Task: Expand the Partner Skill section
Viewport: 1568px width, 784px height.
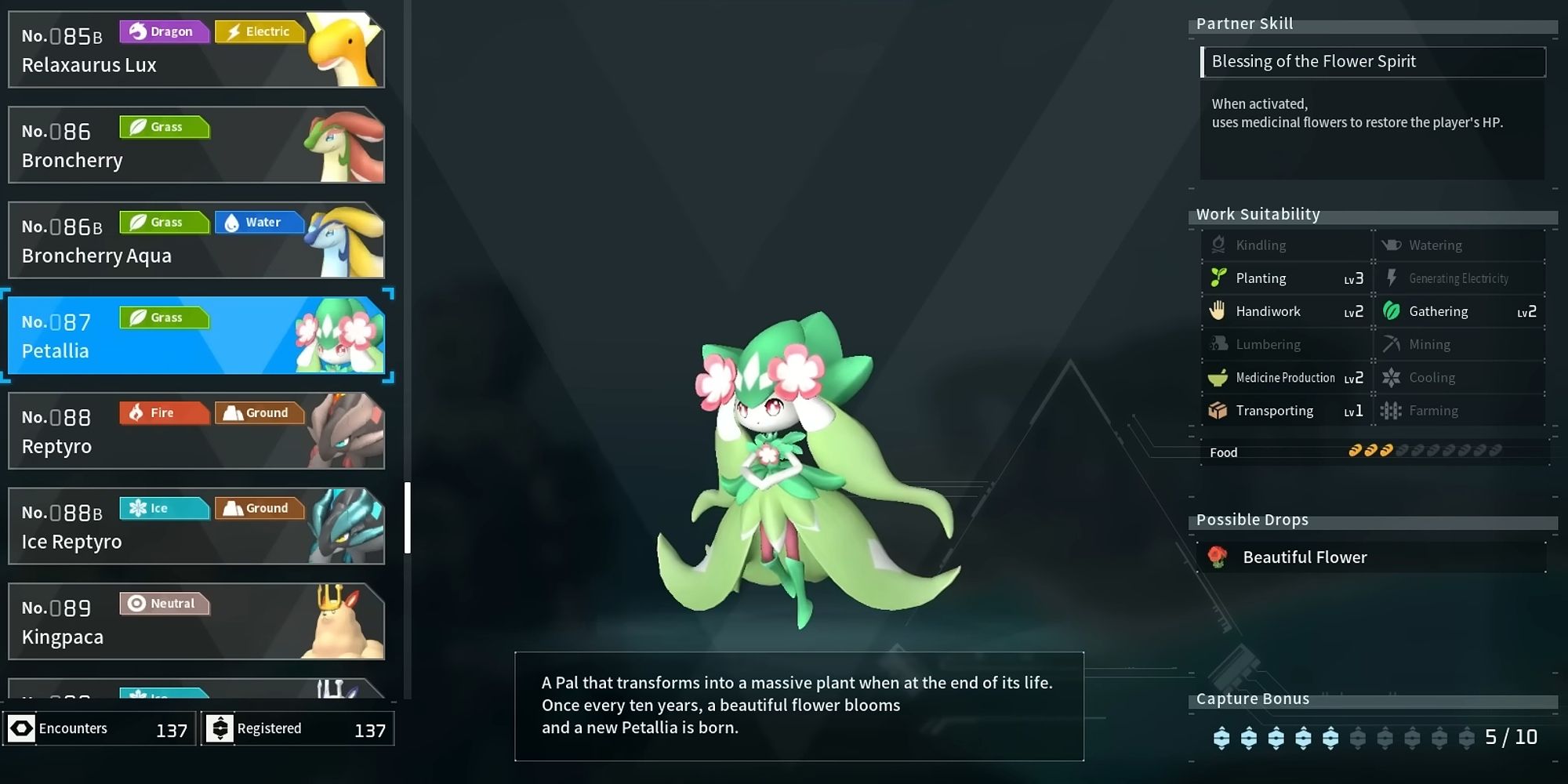Action: pos(1244,24)
